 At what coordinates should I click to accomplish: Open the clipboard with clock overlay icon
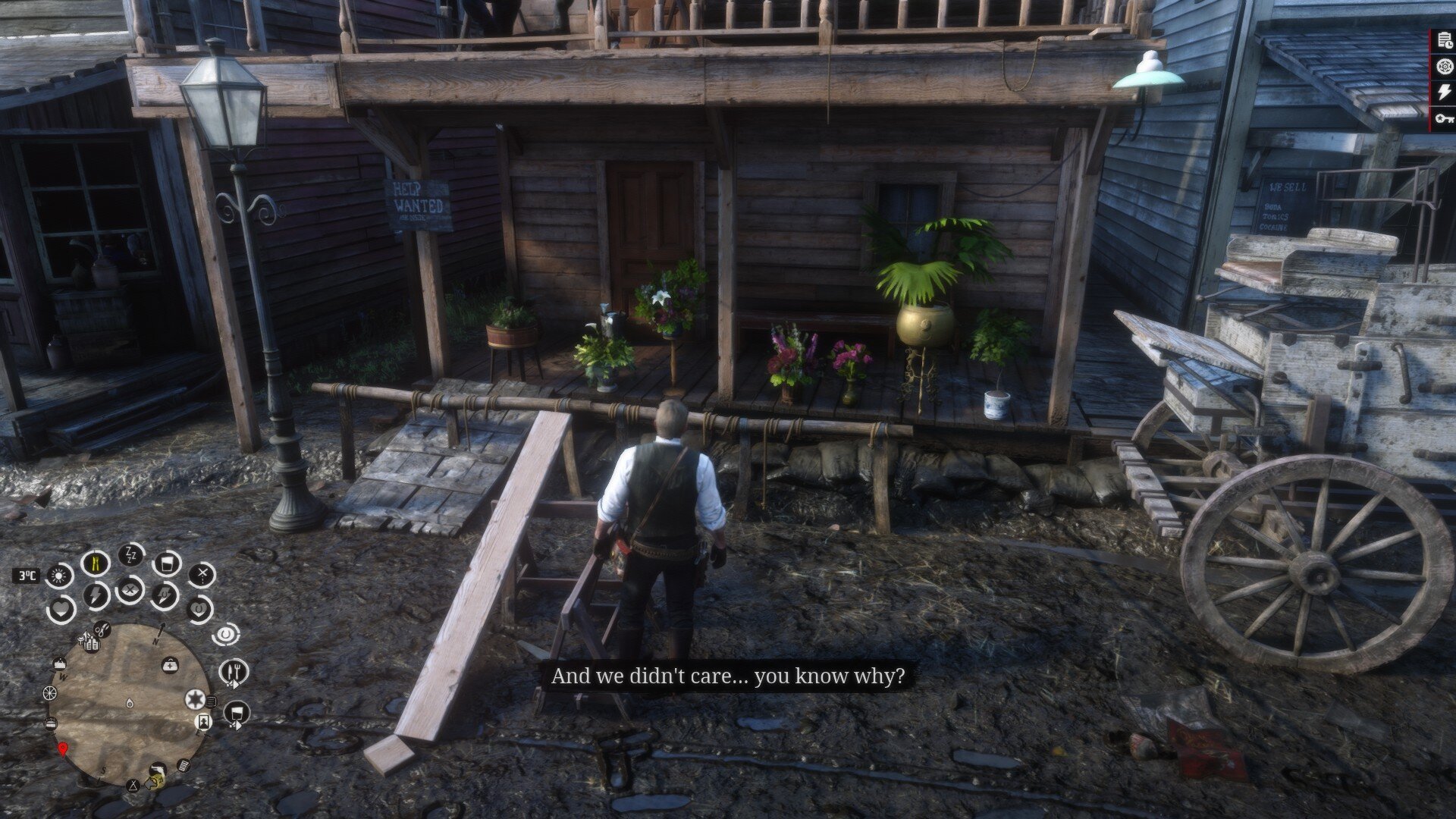[1445, 42]
